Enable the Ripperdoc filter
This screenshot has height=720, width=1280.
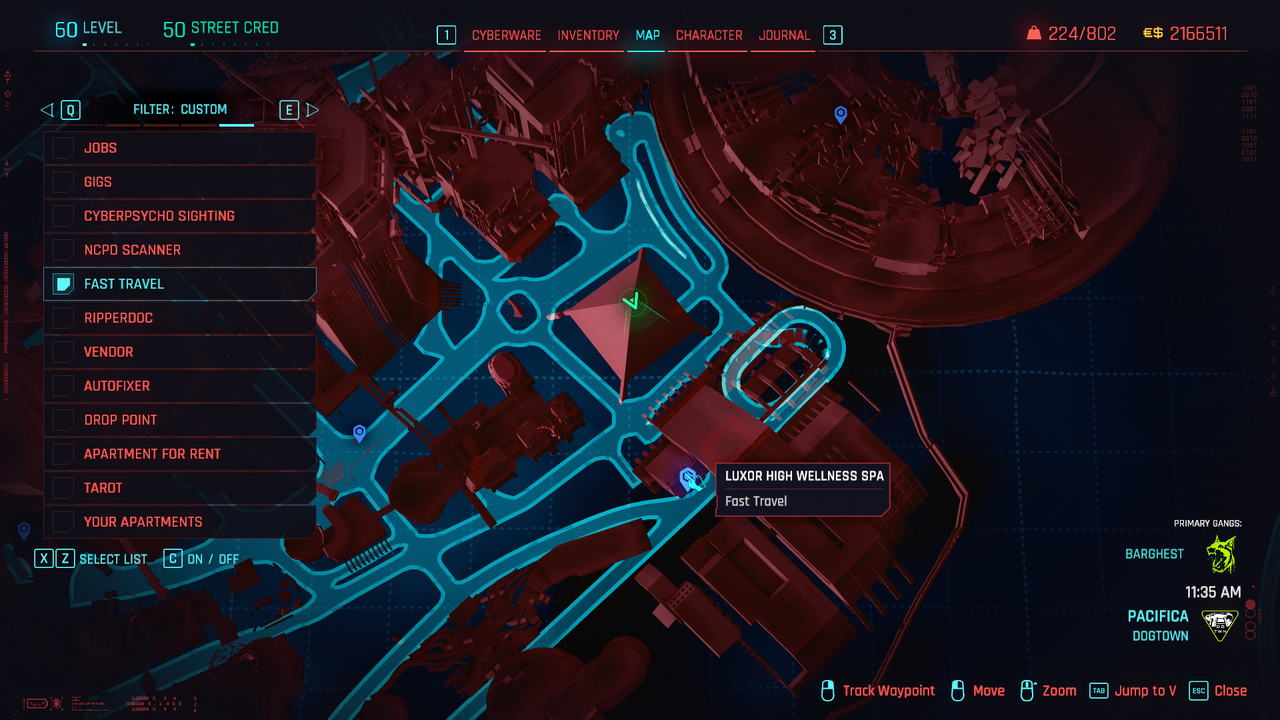[x=64, y=318]
